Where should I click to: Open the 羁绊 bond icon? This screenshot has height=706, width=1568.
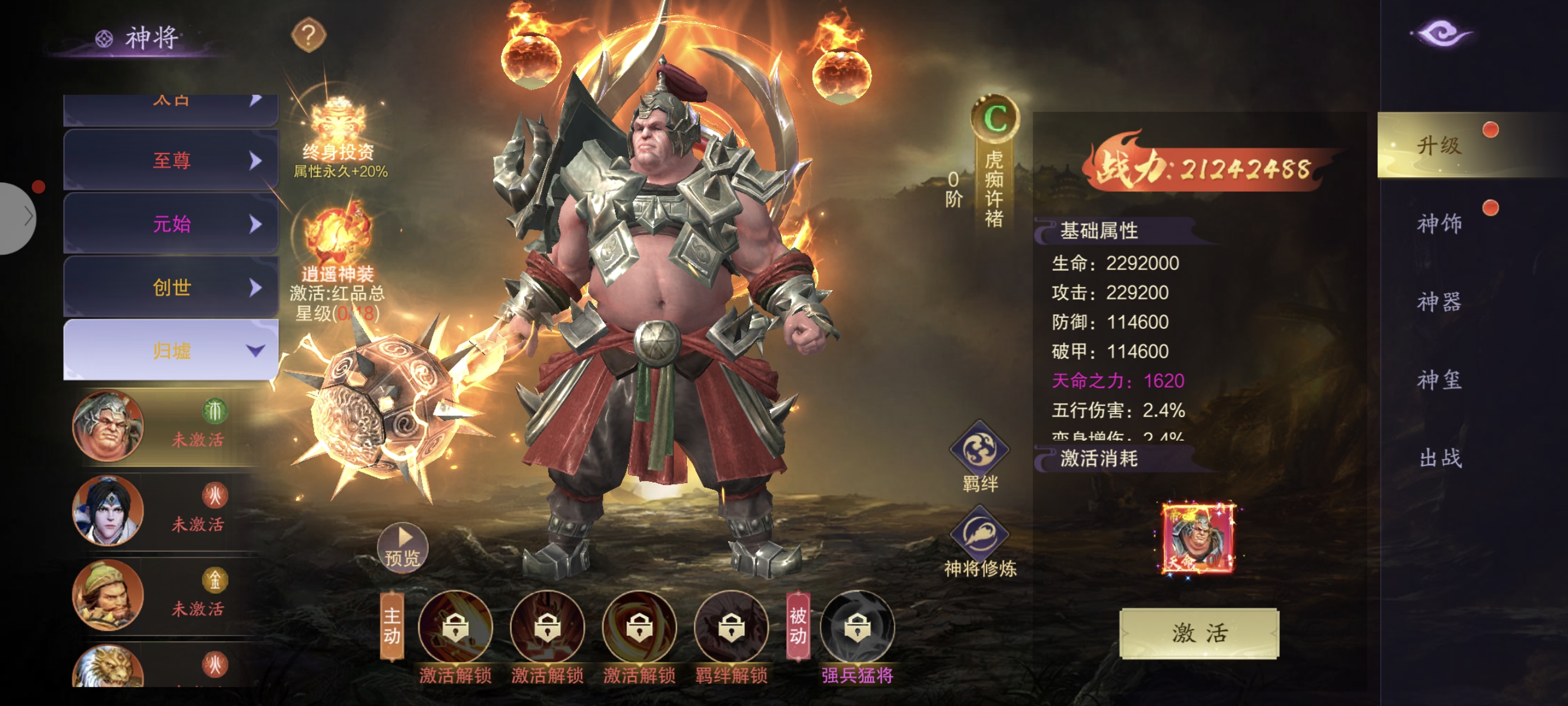click(979, 451)
